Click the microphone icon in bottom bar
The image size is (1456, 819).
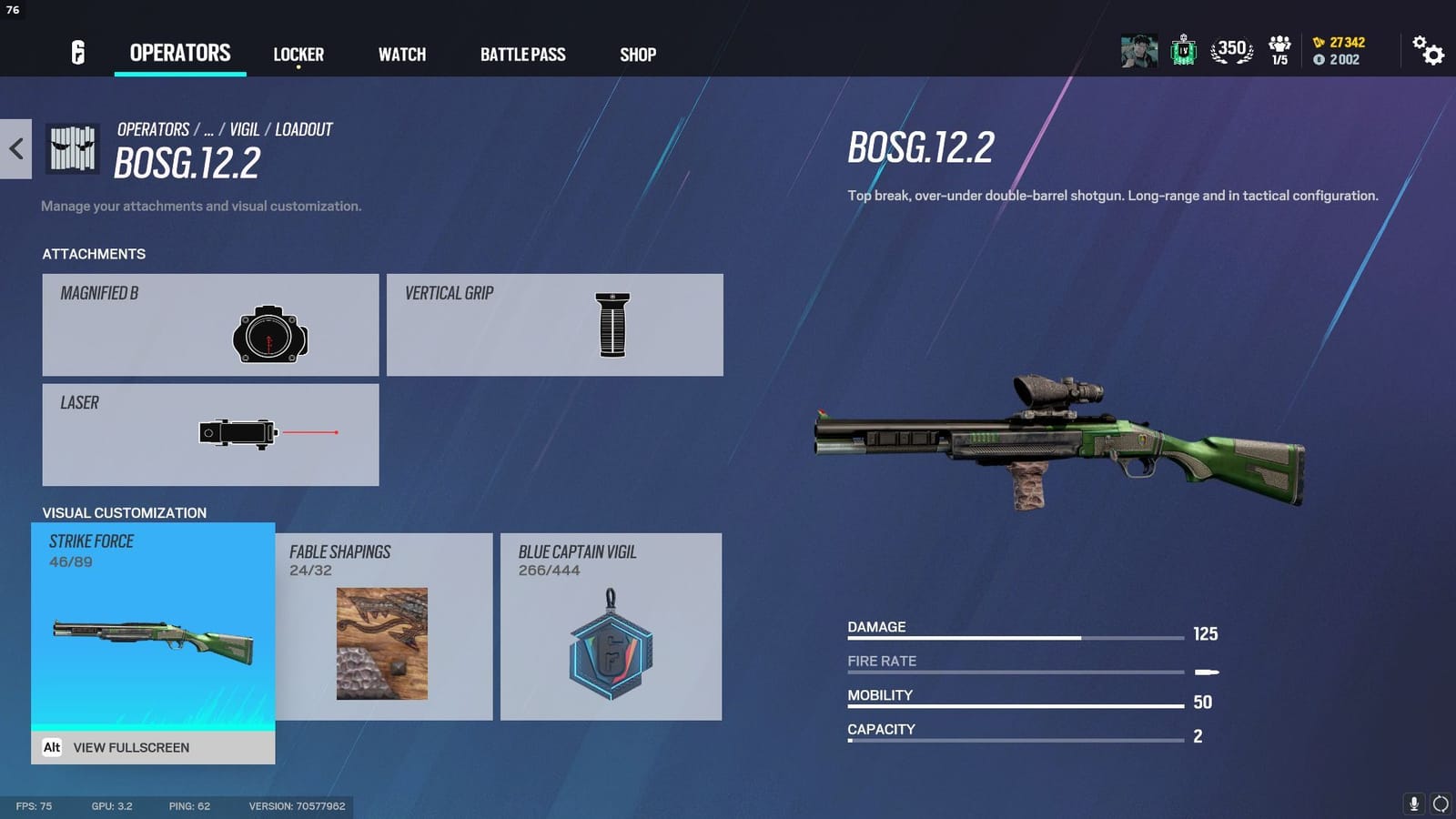[x=1416, y=804]
